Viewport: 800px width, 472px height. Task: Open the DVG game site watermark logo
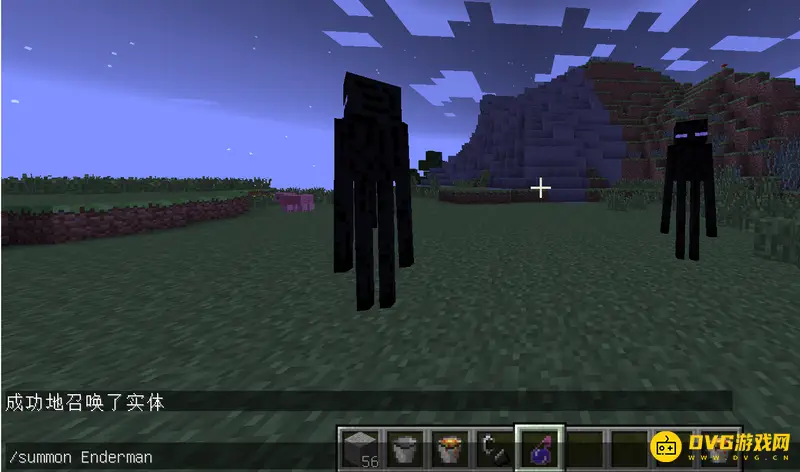719,447
